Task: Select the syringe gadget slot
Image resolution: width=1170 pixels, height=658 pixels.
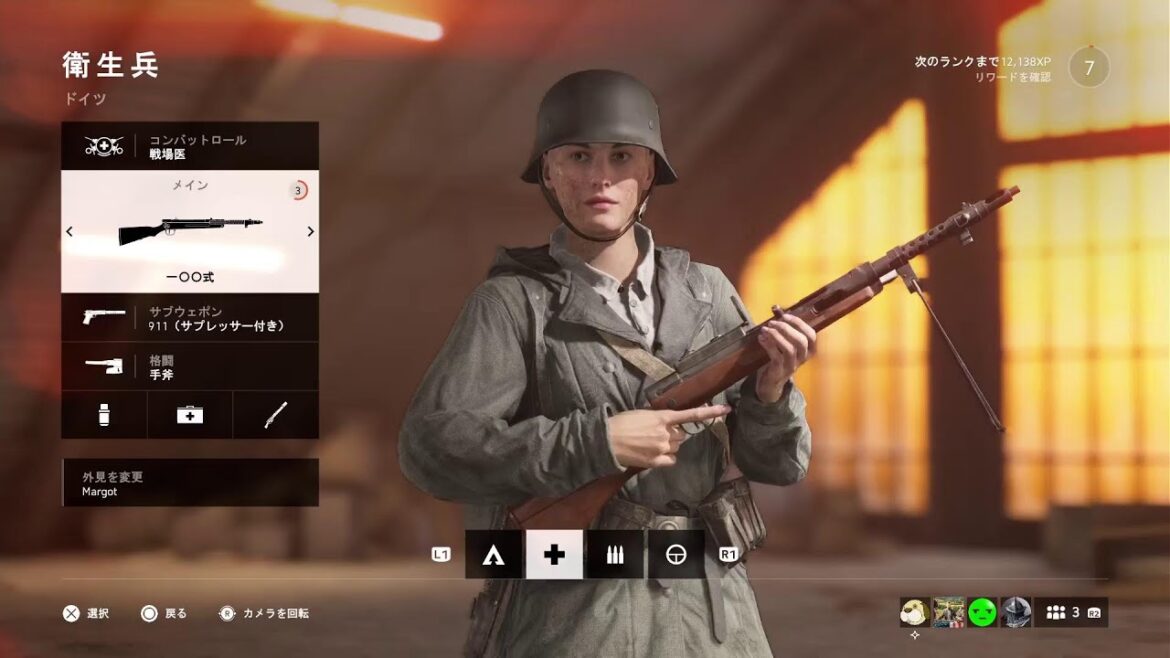Action: click(104, 414)
